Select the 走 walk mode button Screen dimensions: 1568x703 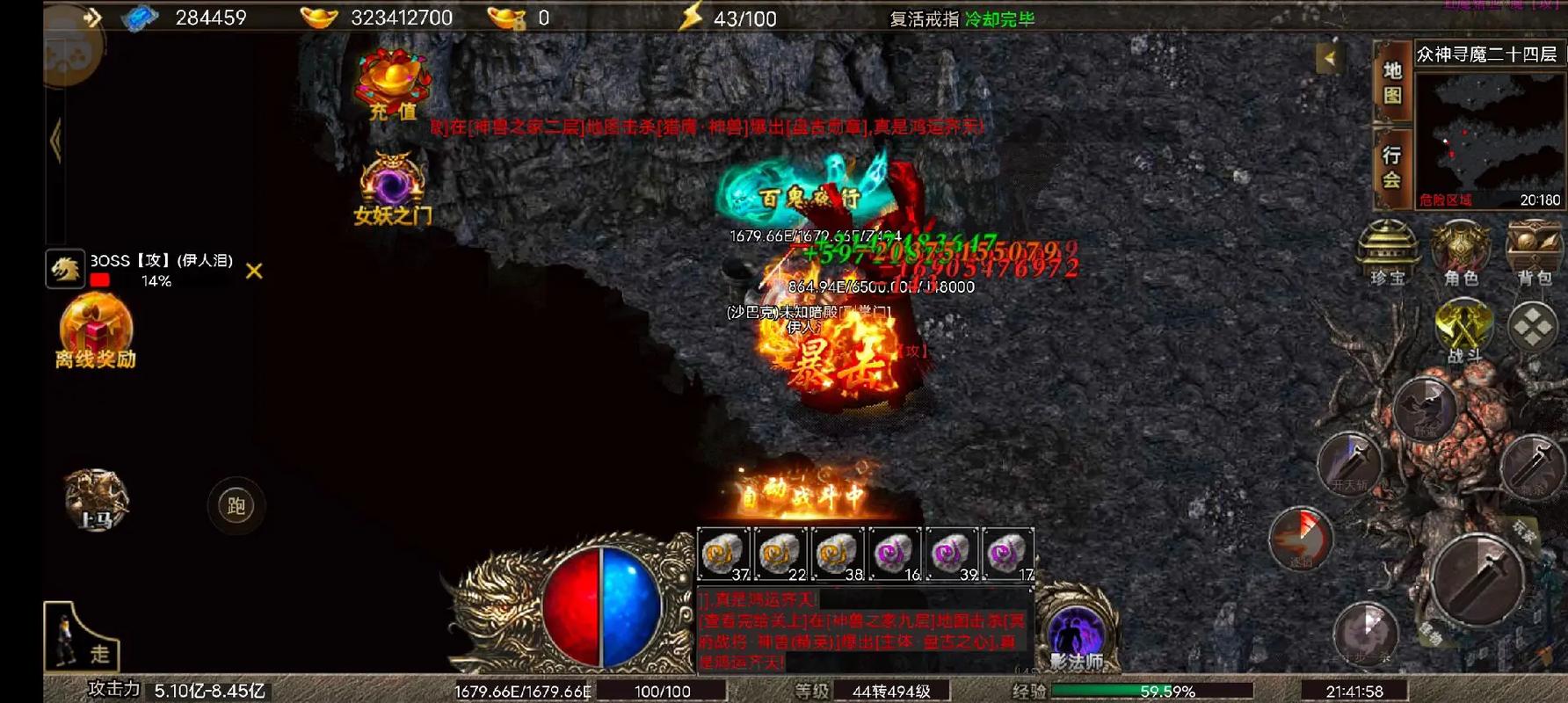[x=82, y=636]
